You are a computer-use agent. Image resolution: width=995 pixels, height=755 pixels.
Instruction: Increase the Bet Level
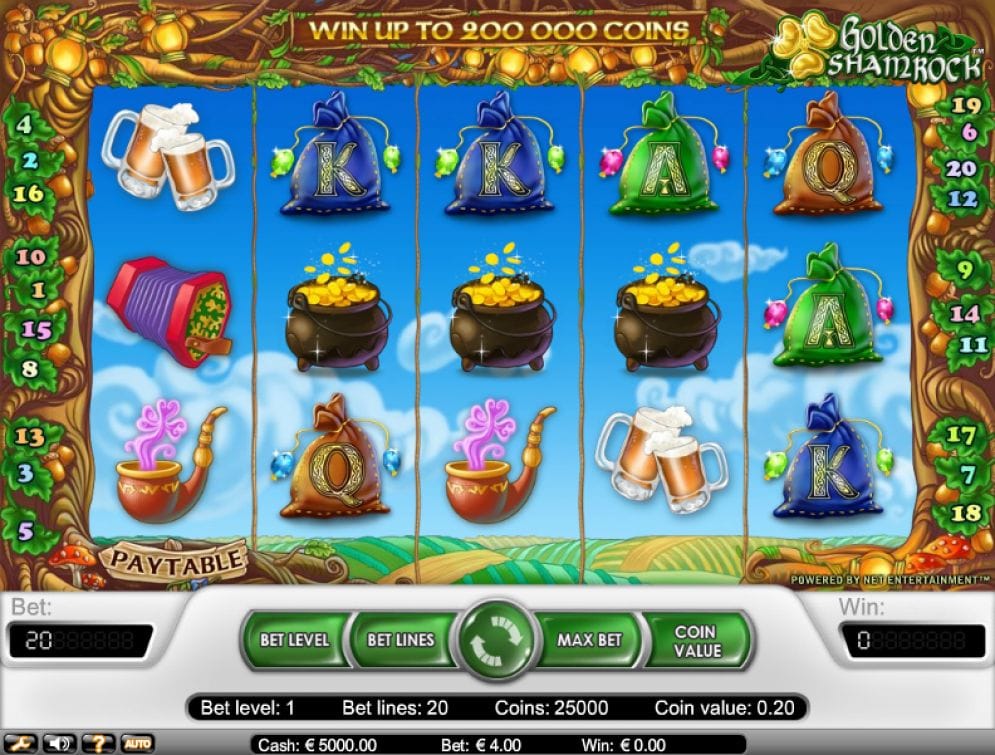point(293,639)
